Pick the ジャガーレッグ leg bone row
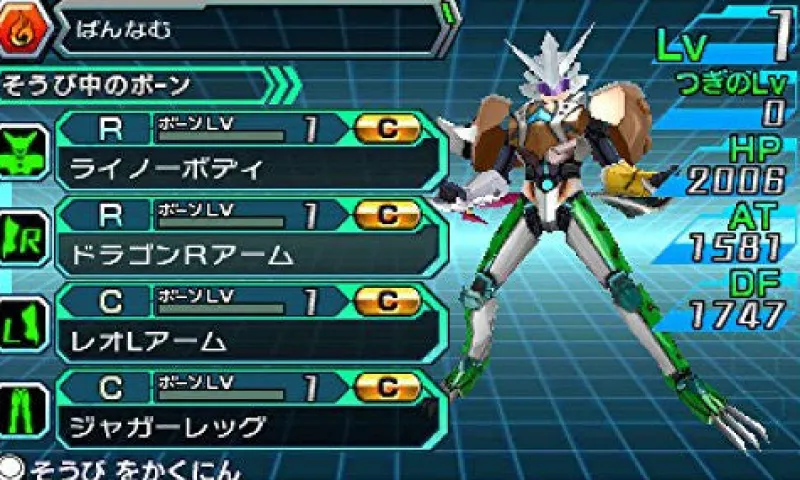 (250, 408)
